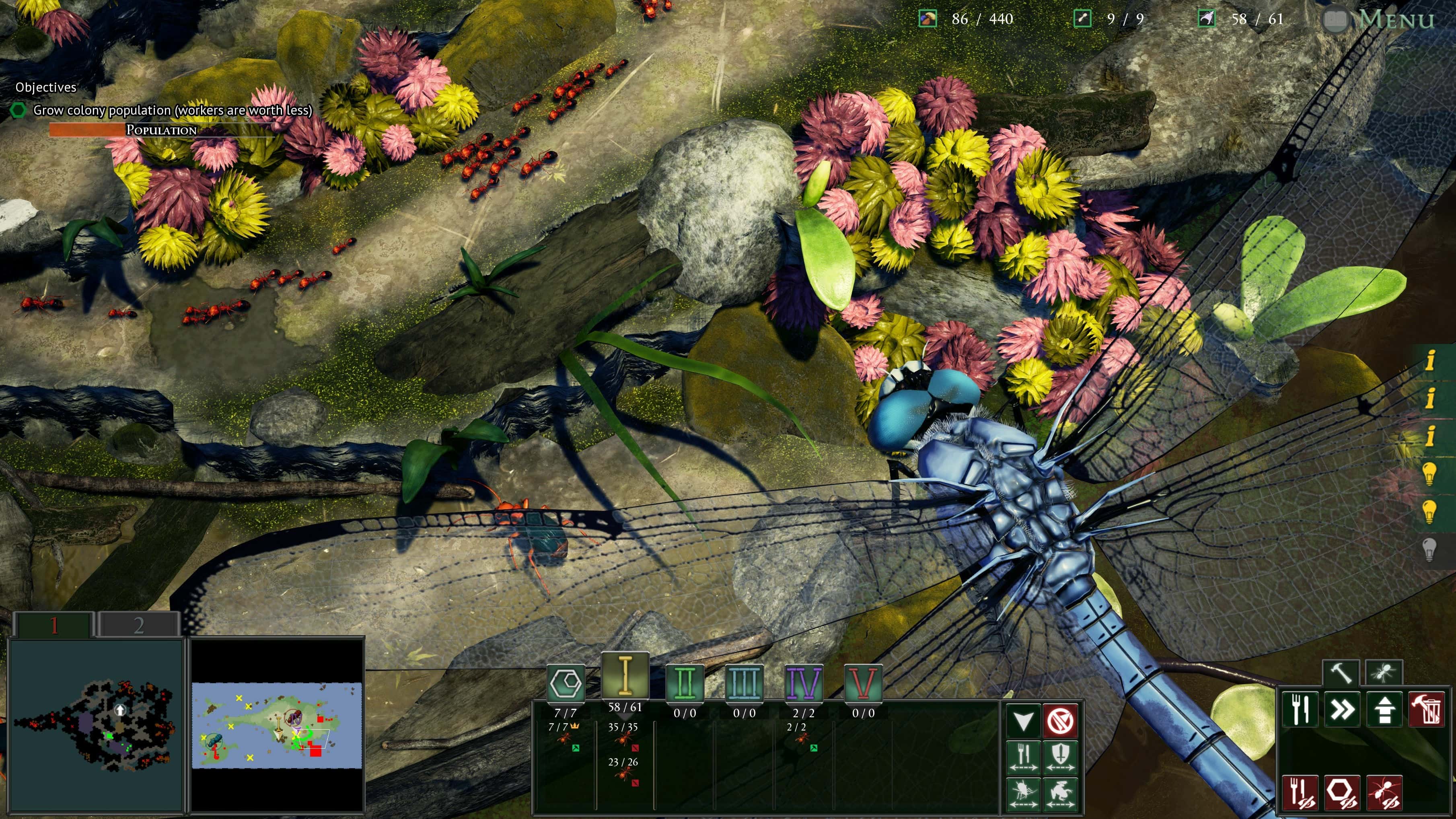1456x819 pixels.
Task: Click the downward pheromone marker arrow icon
Action: [x=1024, y=720]
